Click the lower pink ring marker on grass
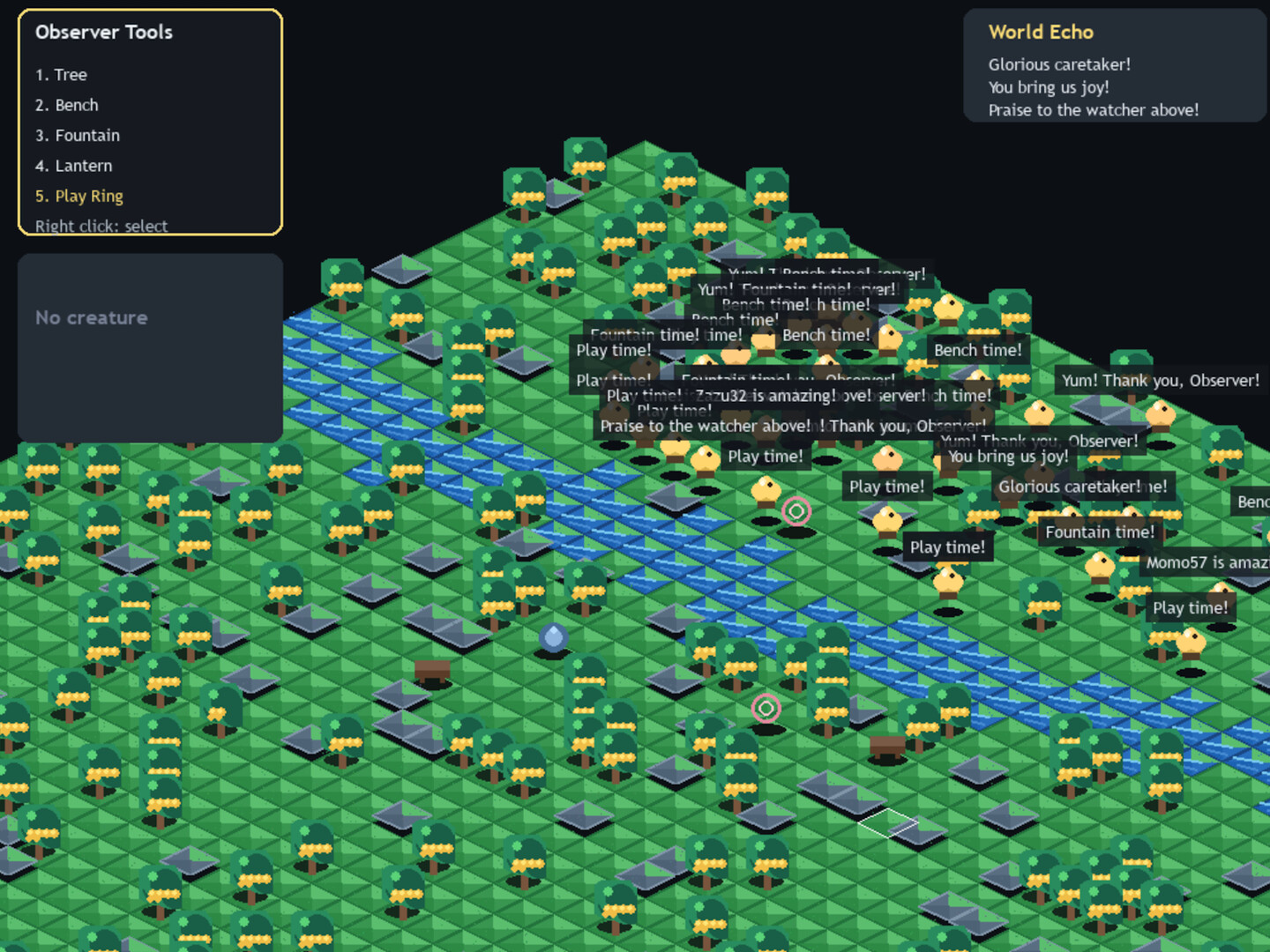Screen dimensions: 1270x952 click(x=766, y=706)
